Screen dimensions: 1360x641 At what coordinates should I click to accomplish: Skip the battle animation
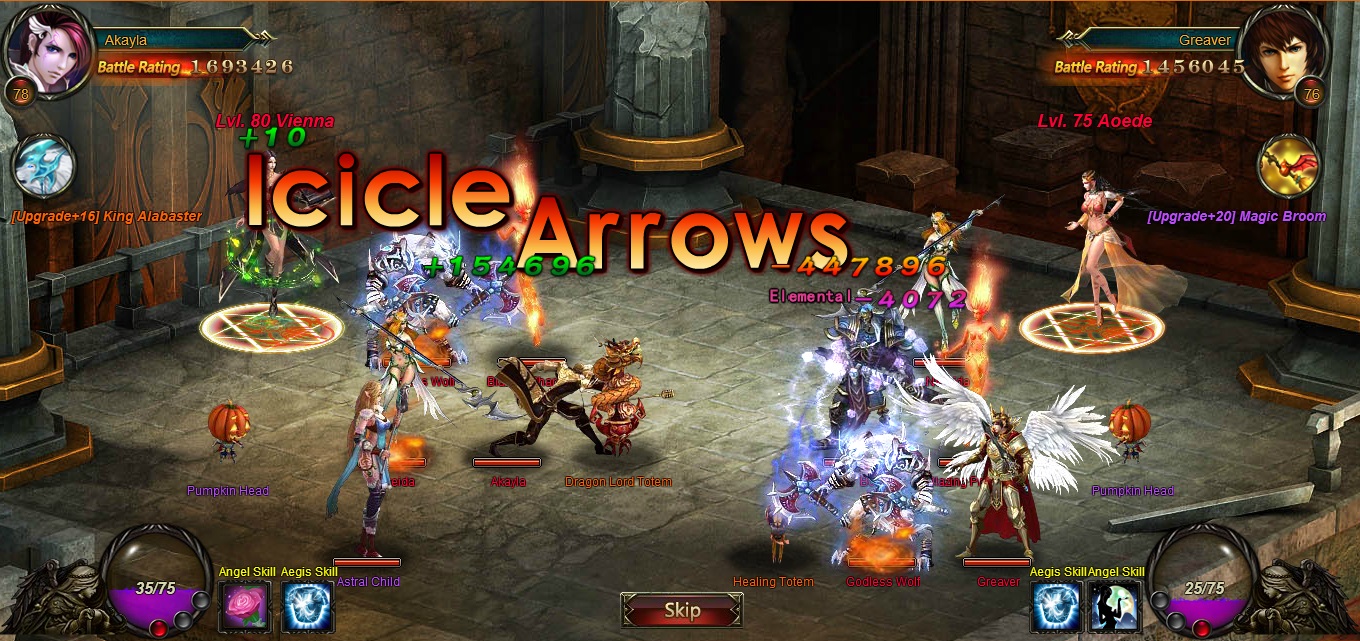[x=681, y=610]
